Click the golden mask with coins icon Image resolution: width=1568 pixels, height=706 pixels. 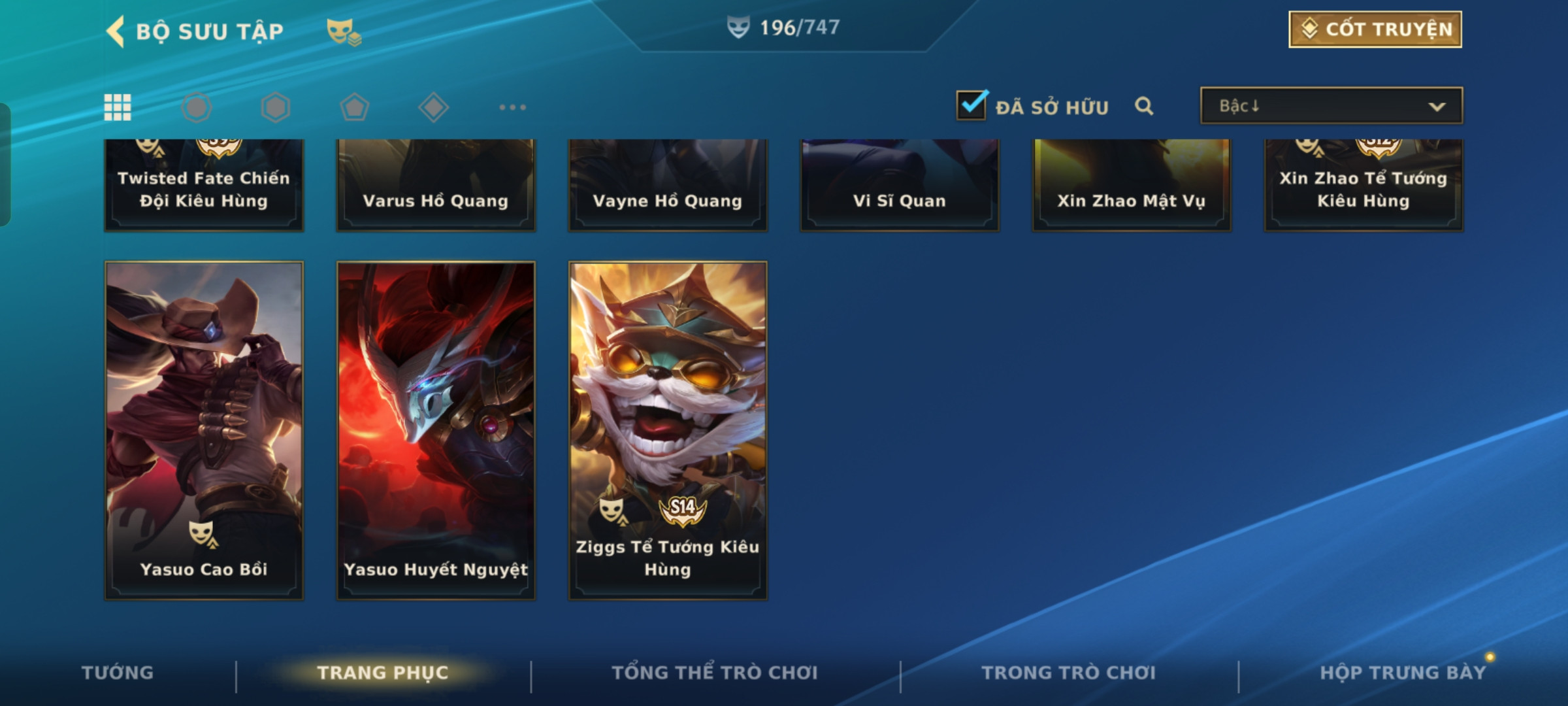(x=343, y=31)
